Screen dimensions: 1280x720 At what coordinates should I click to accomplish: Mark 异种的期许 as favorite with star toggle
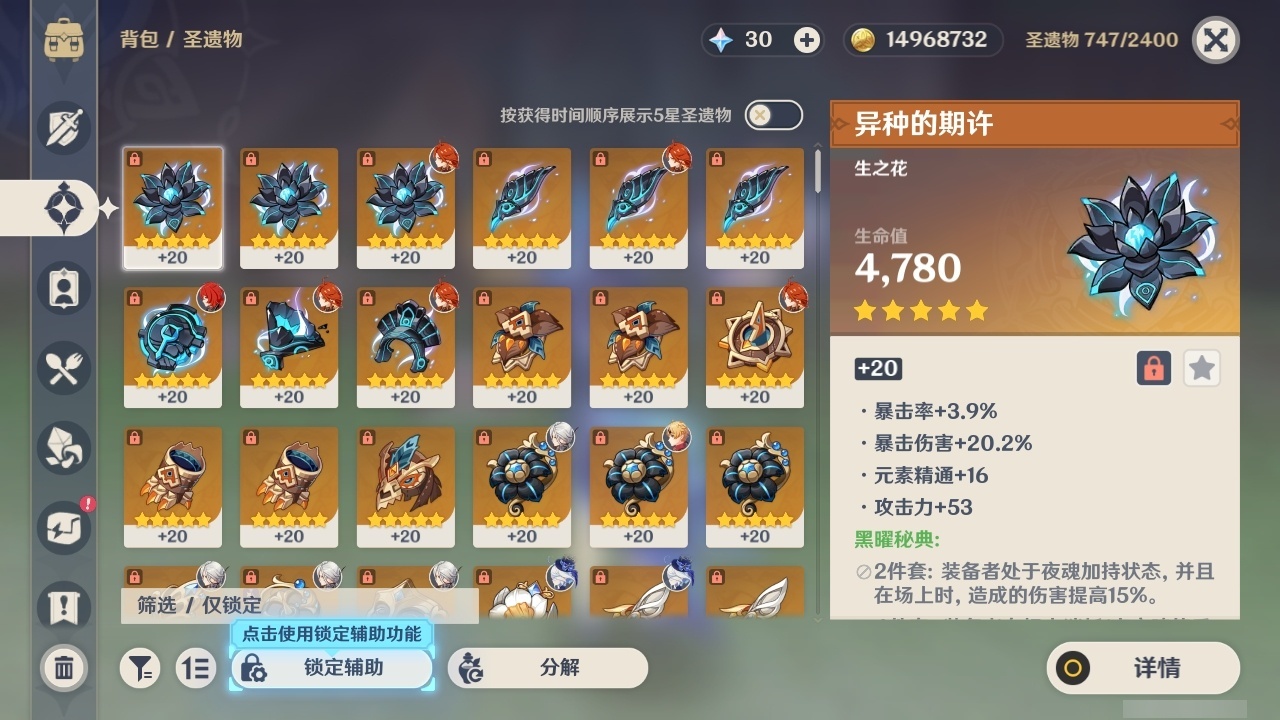(1202, 368)
